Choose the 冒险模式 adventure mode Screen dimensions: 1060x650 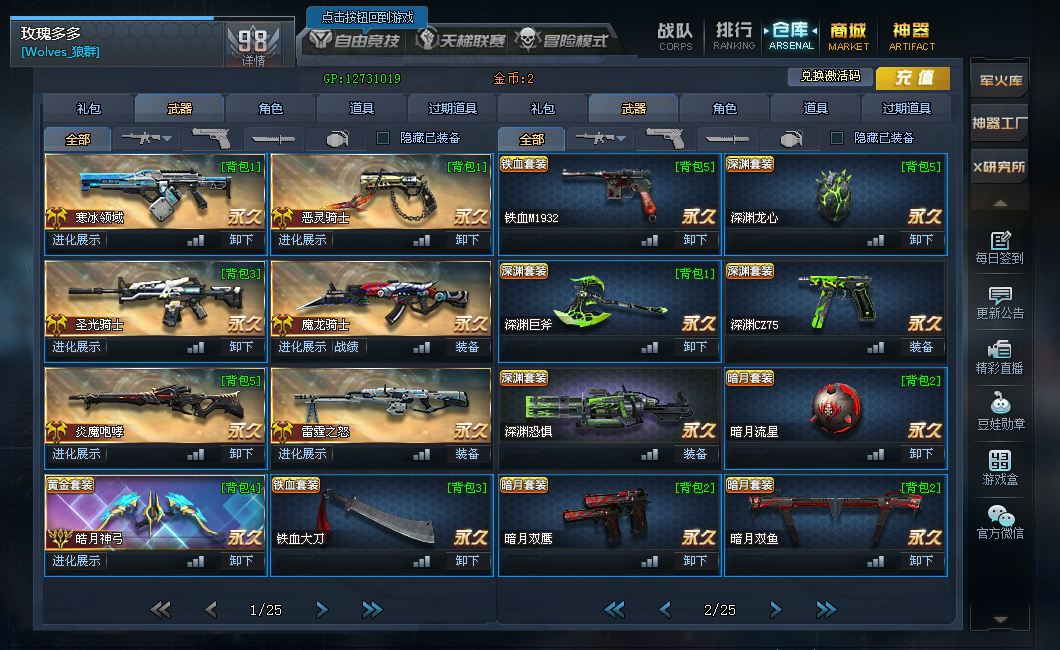click(x=561, y=41)
